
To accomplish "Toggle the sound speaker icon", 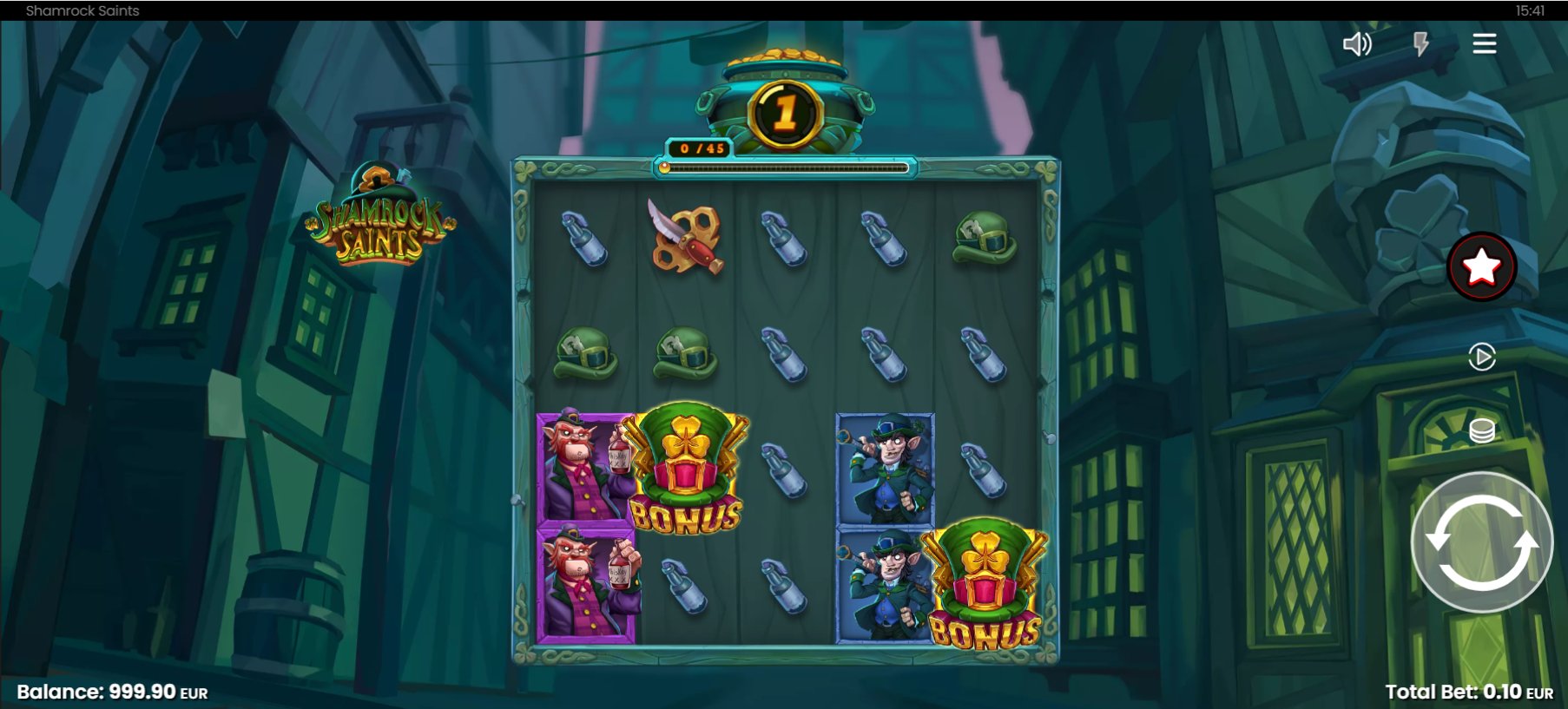I will 1357,44.
